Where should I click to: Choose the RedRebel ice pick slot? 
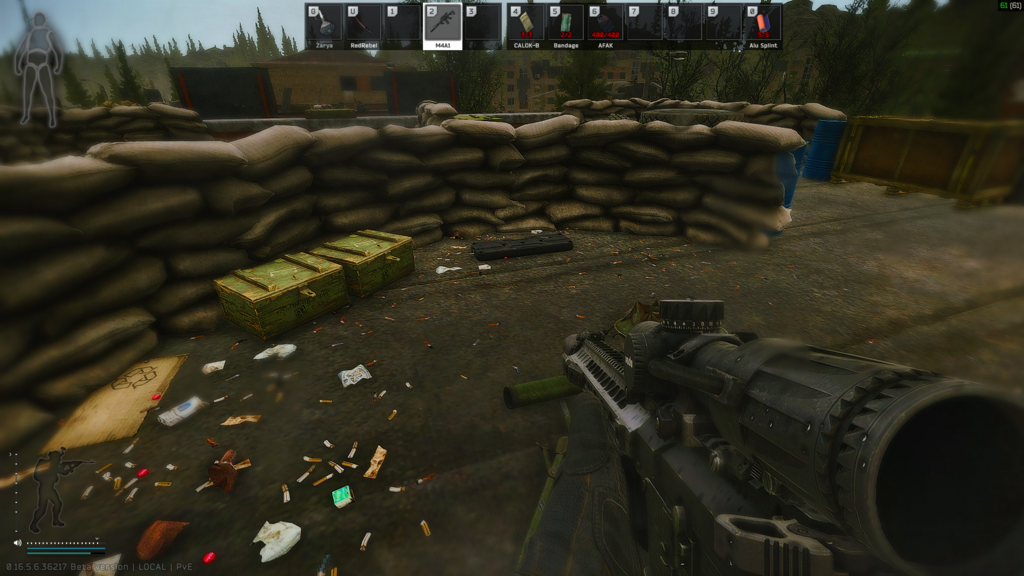[364, 25]
